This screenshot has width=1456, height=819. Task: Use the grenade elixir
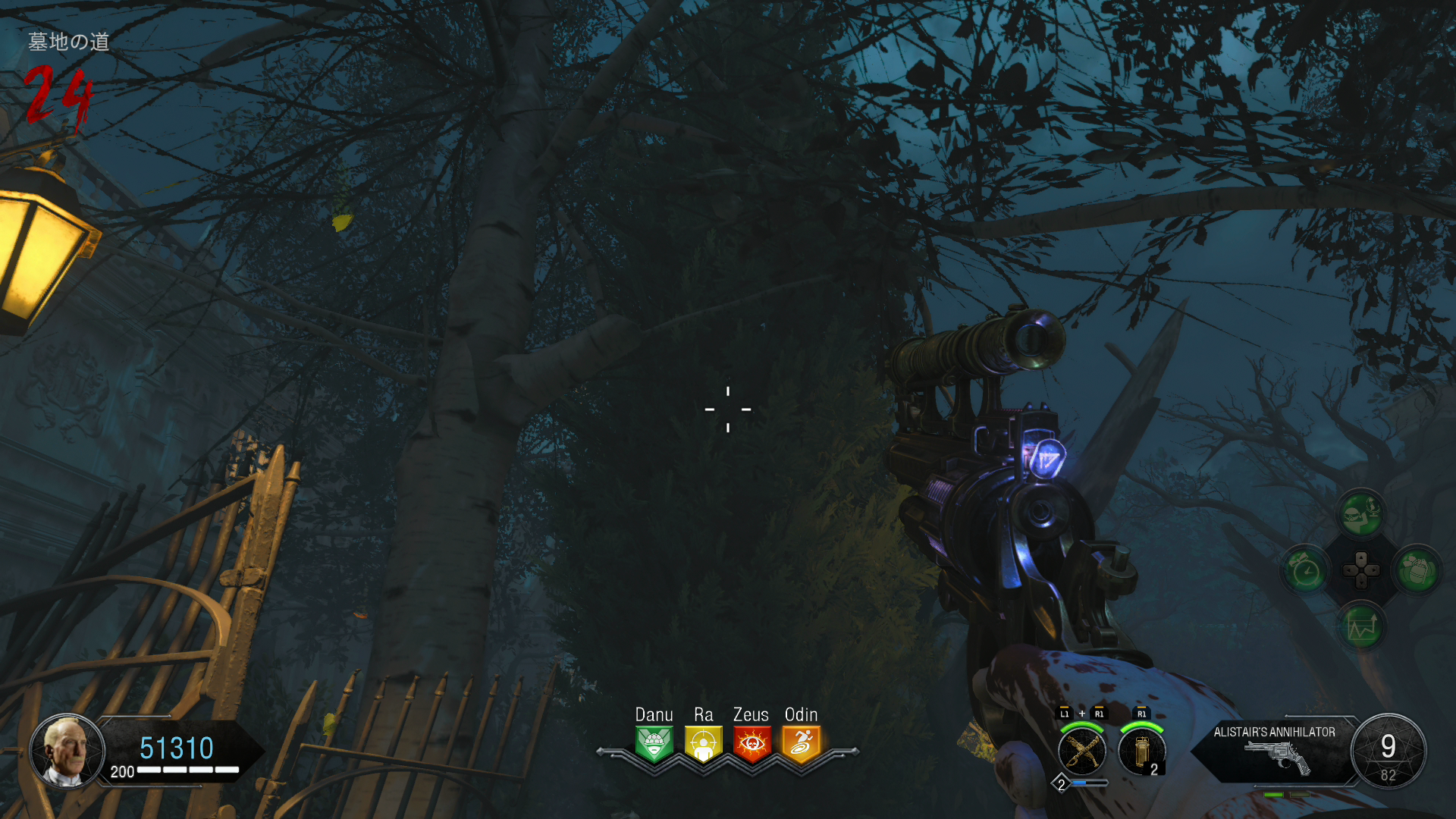[x=1417, y=570]
